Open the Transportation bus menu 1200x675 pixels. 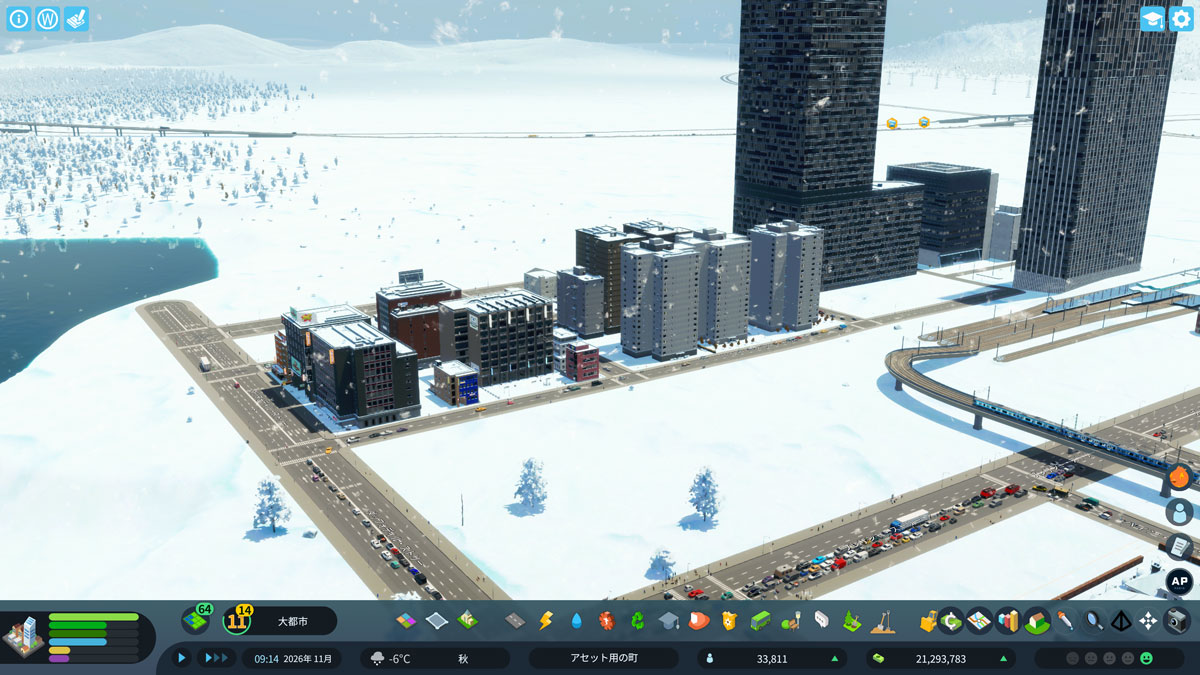click(760, 621)
